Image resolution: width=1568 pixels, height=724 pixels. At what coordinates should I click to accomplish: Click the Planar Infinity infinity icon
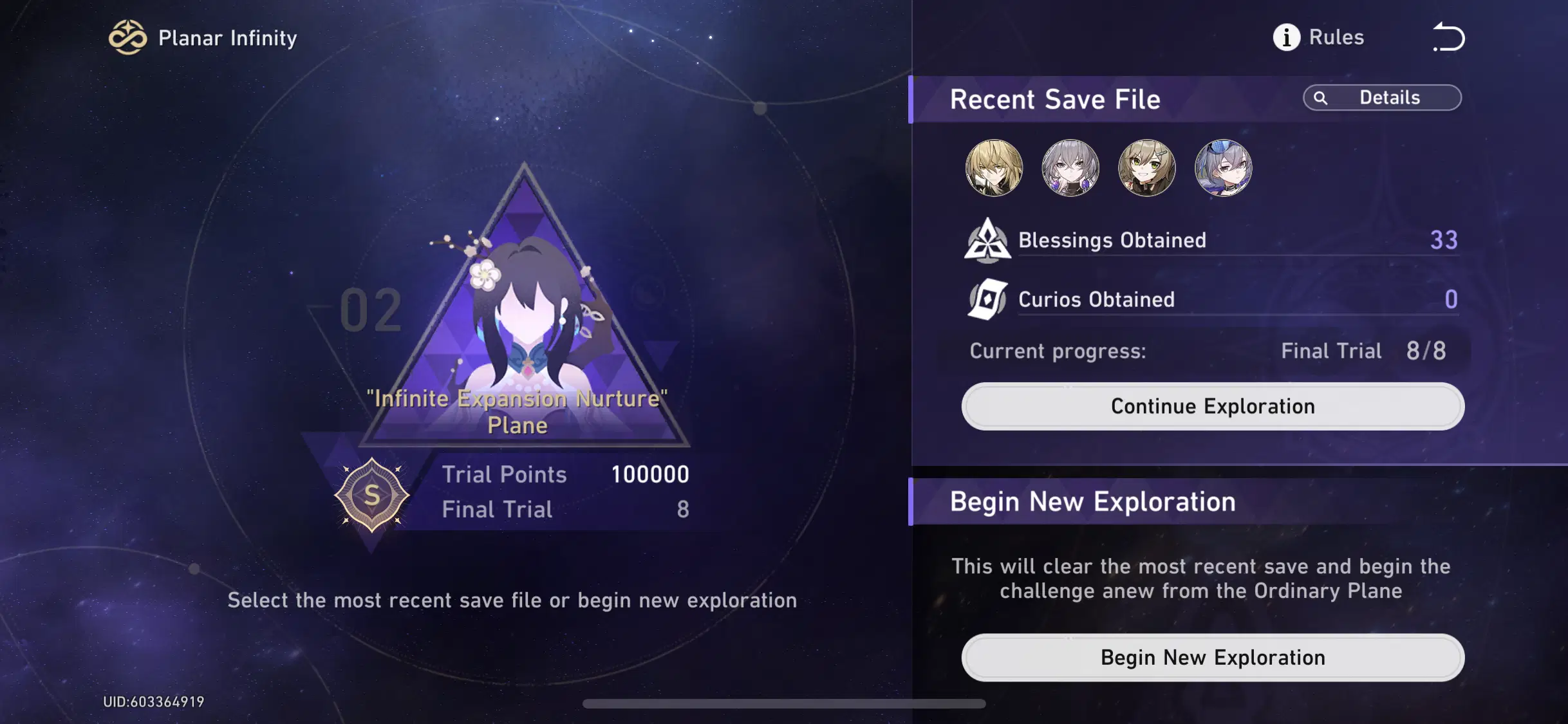click(128, 37)
